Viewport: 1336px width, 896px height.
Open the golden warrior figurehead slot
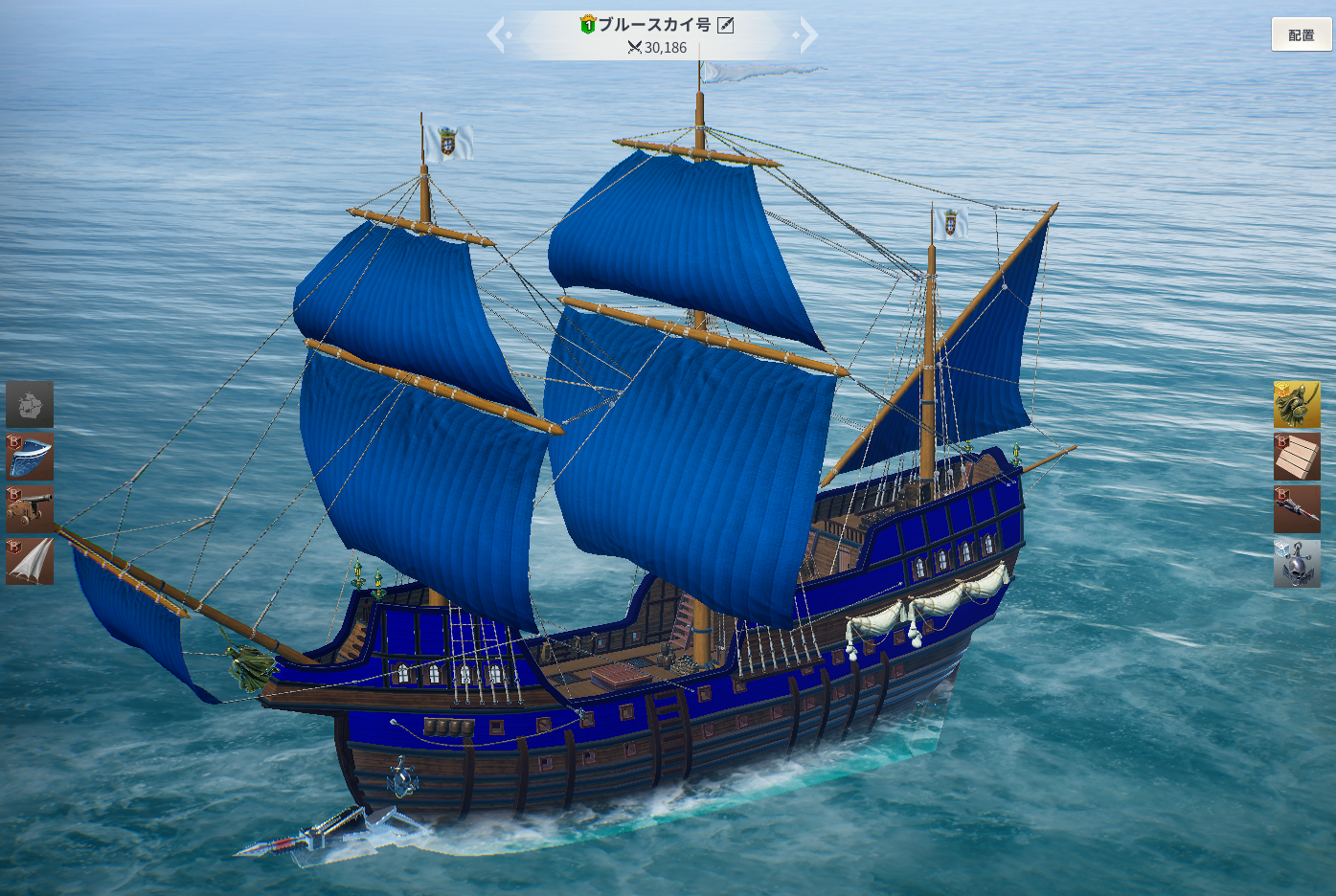tap(1297, 404)
